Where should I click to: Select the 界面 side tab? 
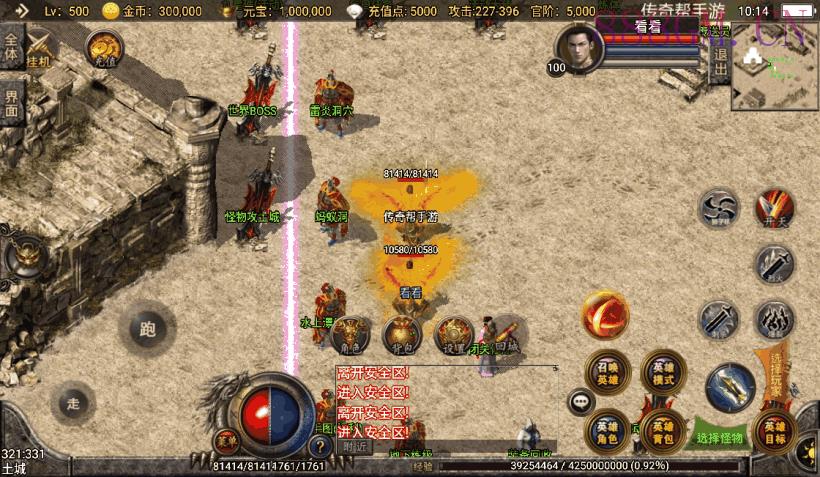click(11, 101)
